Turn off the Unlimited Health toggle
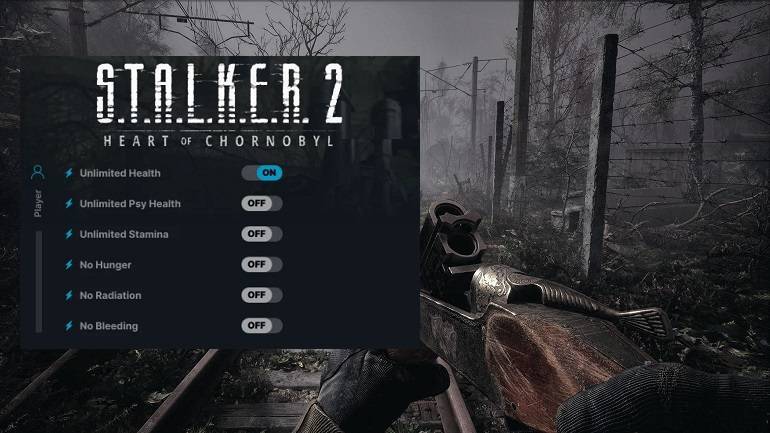The height and width of the screenshot is (433, 770). tap(262, 173)
